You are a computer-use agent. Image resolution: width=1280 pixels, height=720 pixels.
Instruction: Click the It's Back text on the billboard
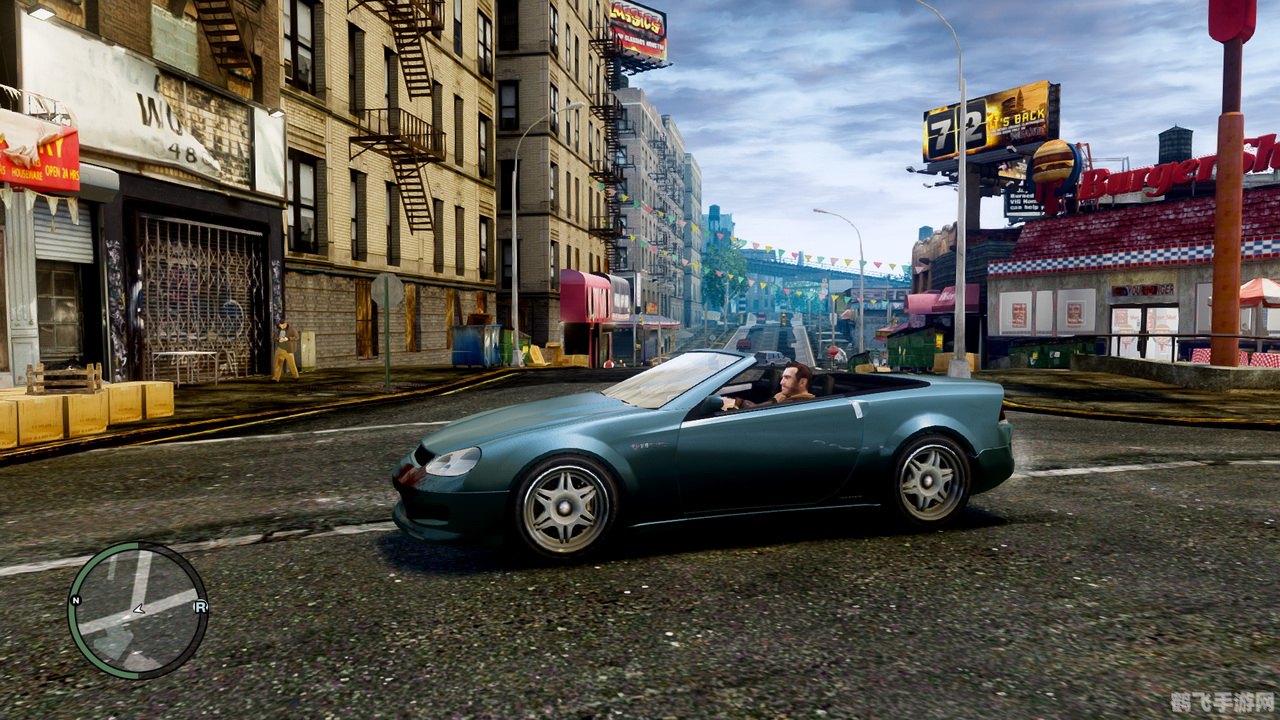(1015, 119)
